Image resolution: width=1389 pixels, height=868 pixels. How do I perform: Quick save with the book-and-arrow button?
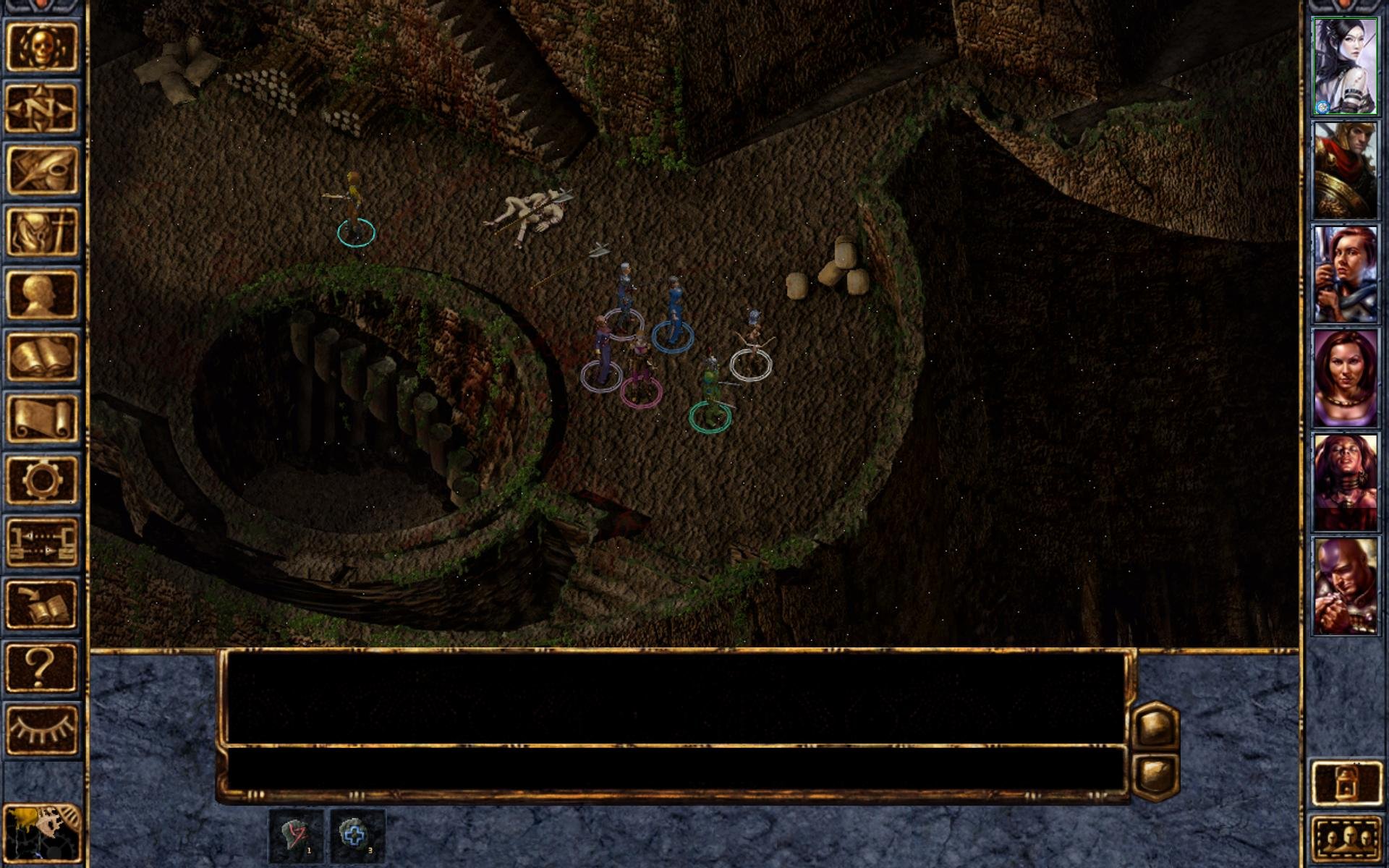(x=41, y=605)
